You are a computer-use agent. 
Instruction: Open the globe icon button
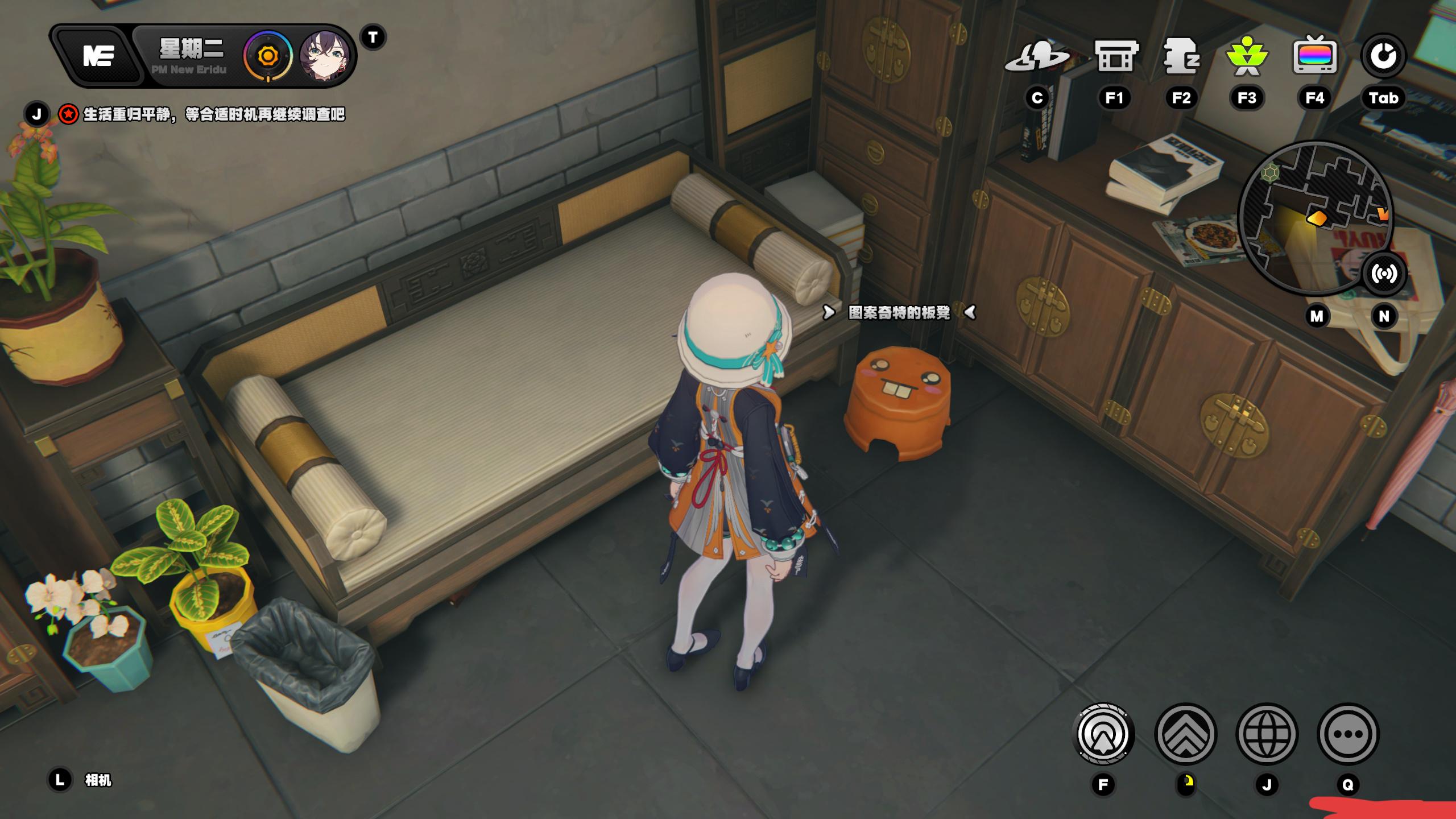pos(1267,734)
